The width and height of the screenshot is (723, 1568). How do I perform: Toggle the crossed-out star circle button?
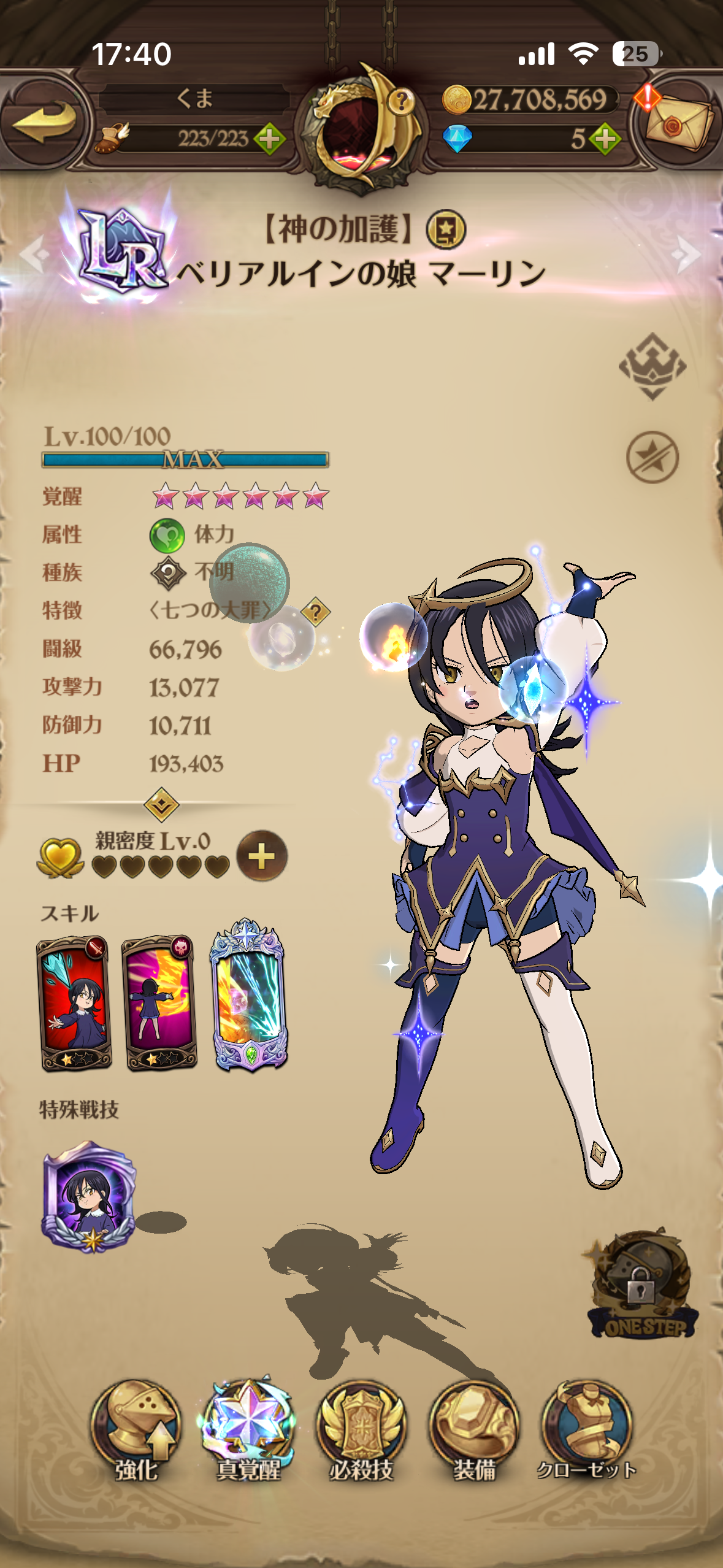click(652, 457)
